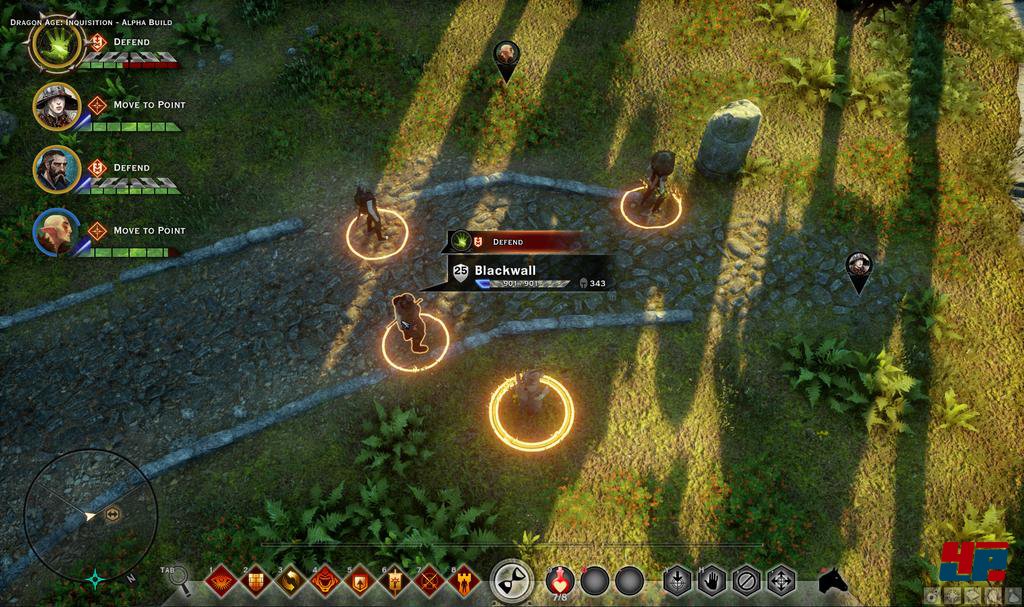The image size is (1024, 607).
Task: Select the party member wearing a hat
Action: [57, 106]
